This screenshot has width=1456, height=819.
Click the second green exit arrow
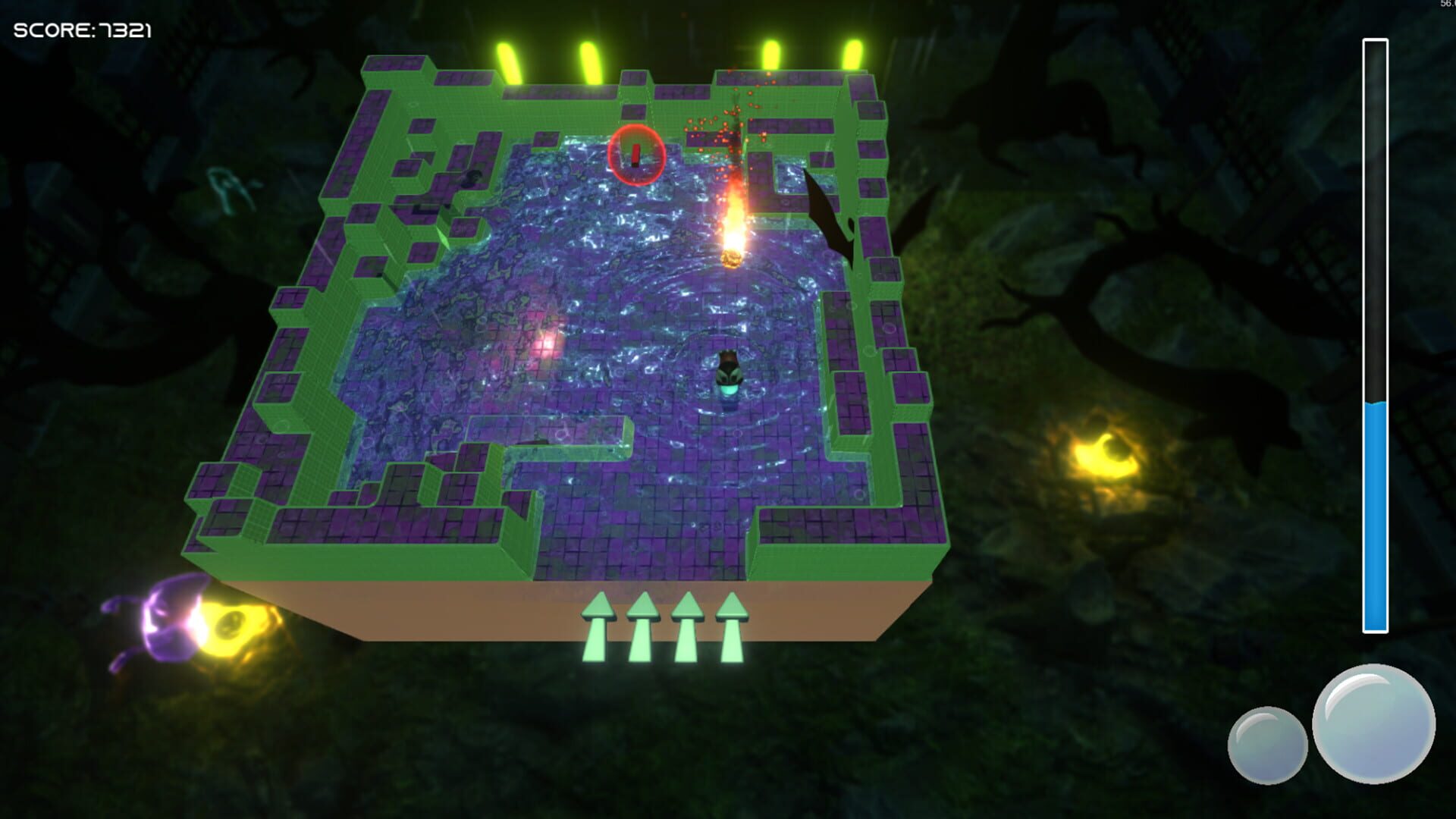644,623
